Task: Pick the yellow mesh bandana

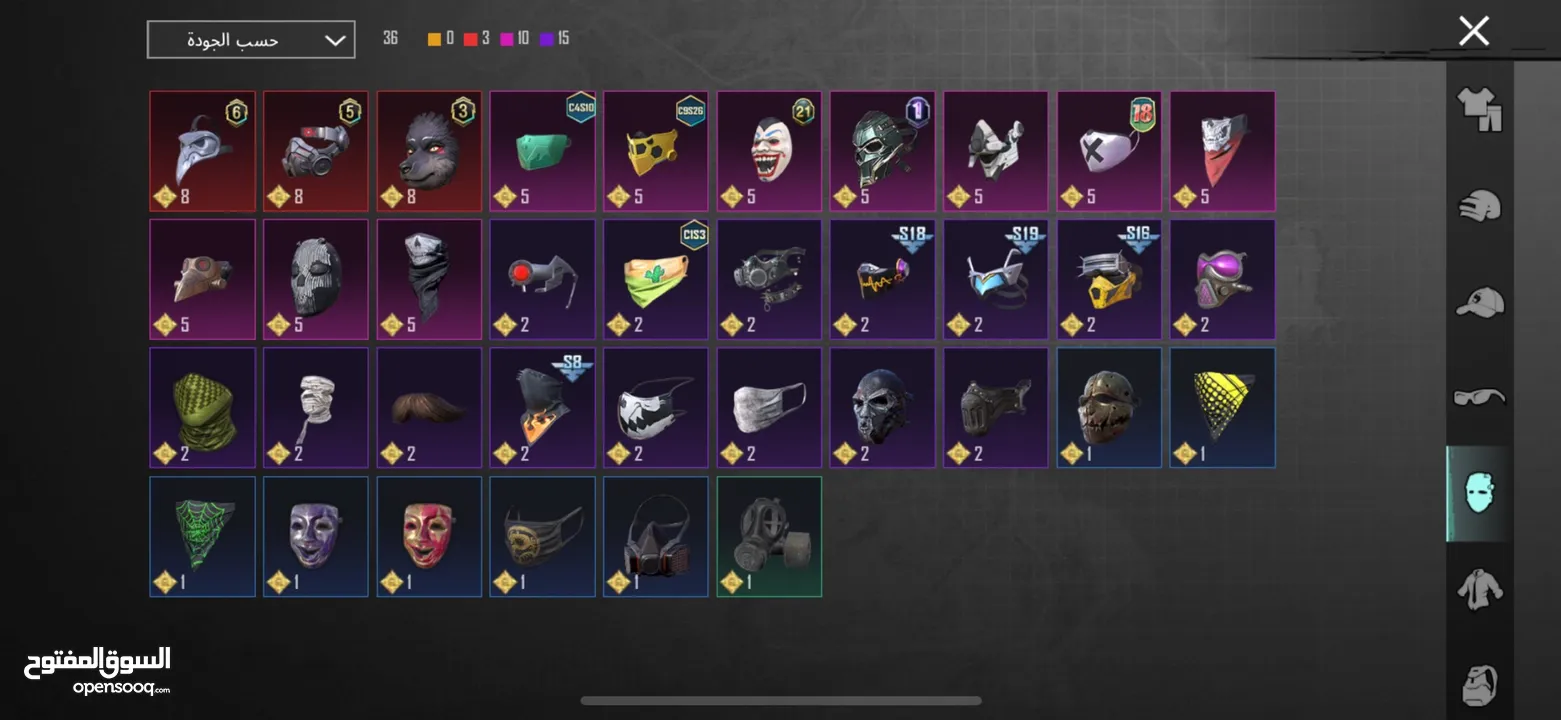Action: (x=1222, y=407)
